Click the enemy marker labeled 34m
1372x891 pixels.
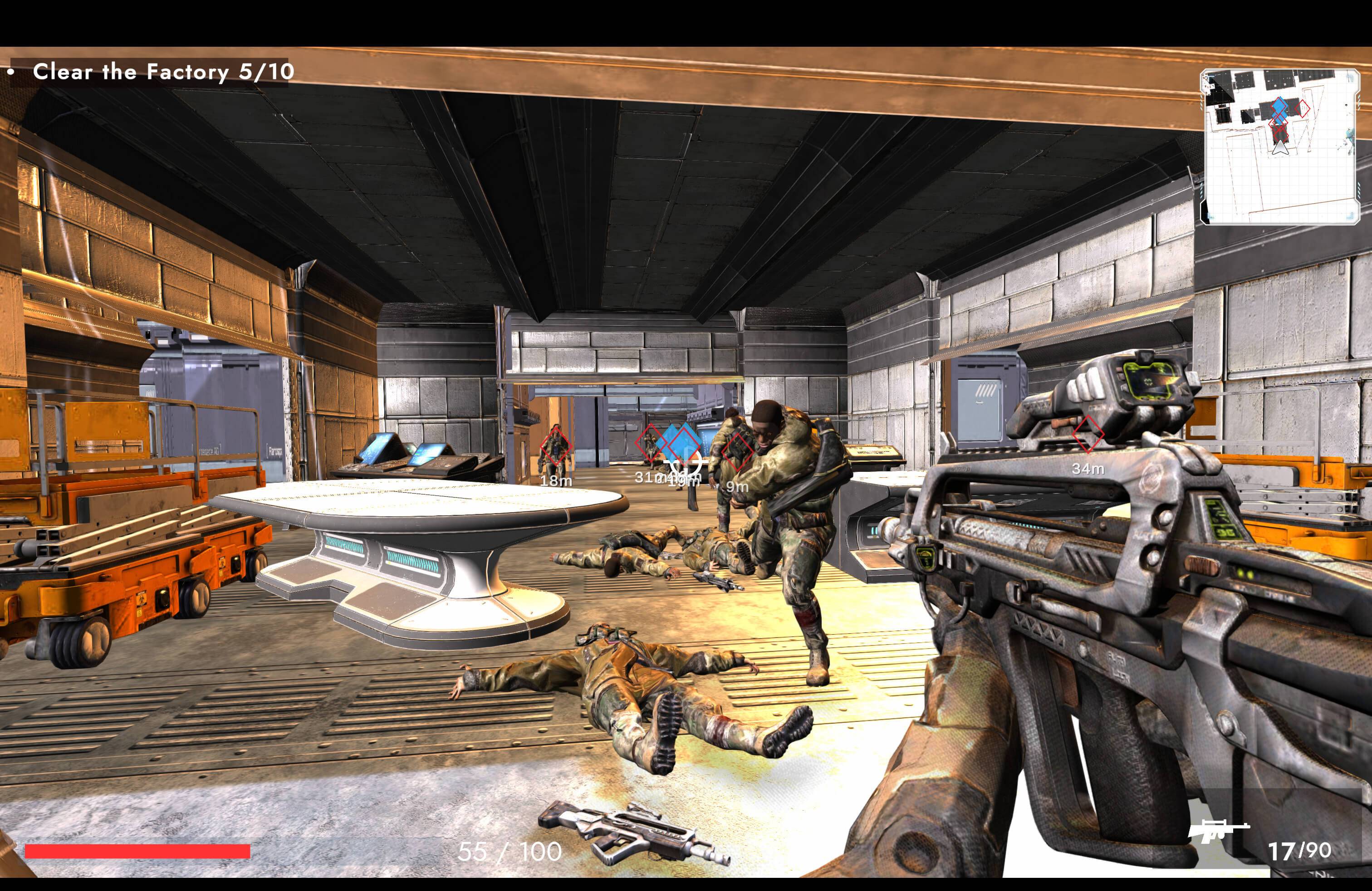point(1087,435)
